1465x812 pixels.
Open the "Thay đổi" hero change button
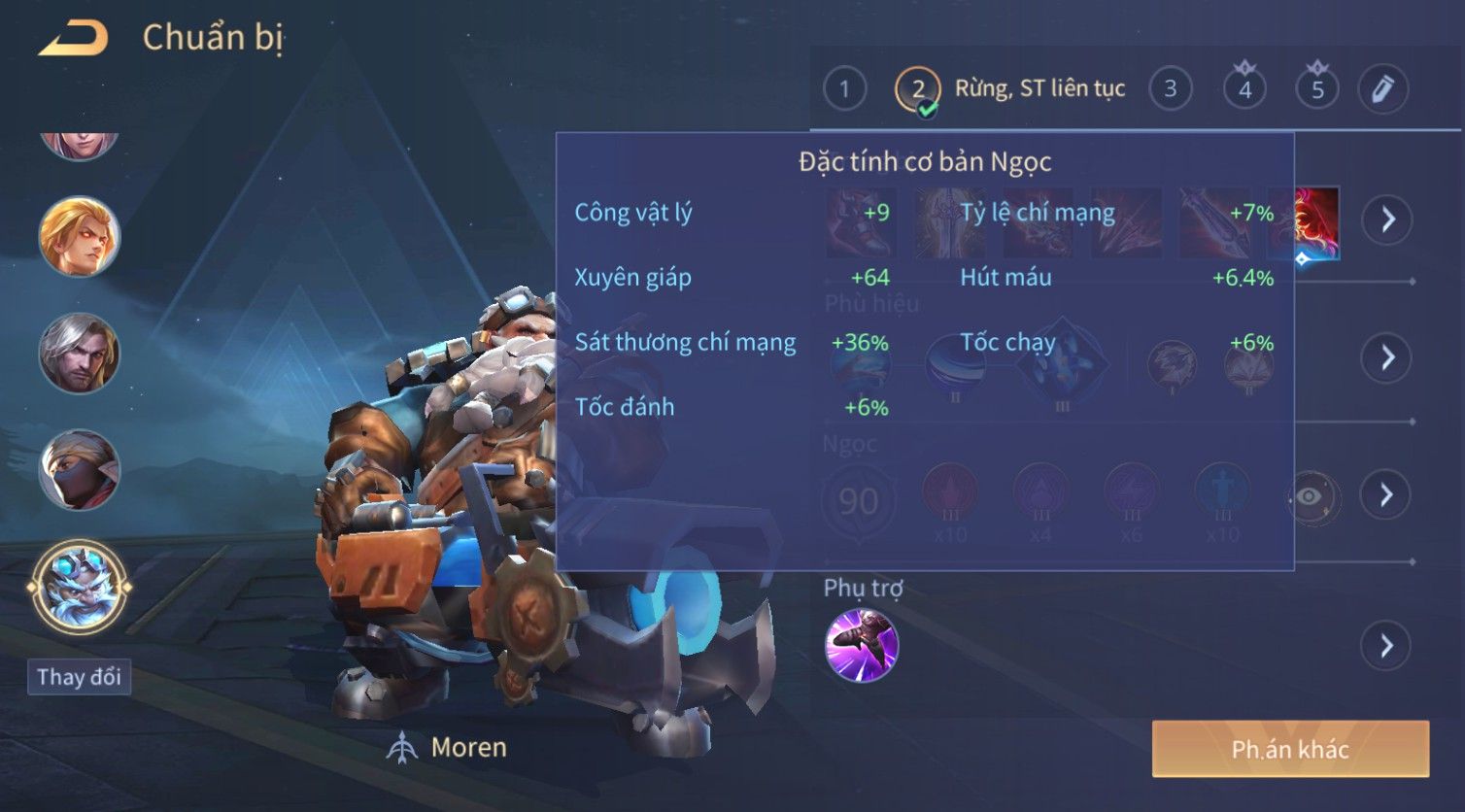click(x=79, y=677)
